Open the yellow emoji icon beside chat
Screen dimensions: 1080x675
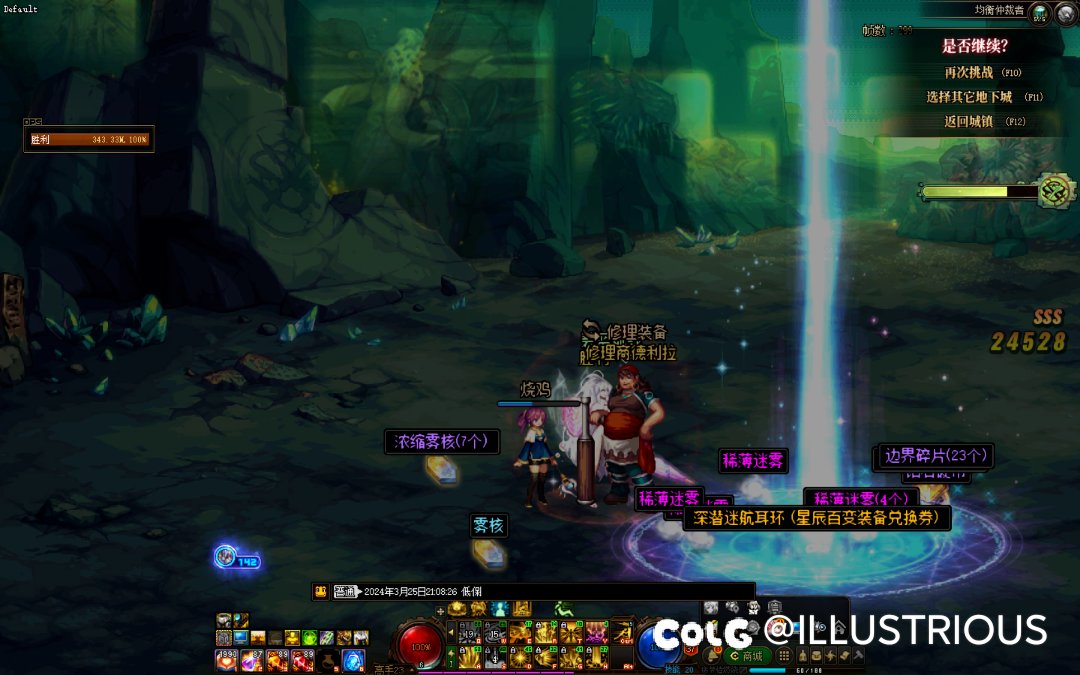coord(320,591)
